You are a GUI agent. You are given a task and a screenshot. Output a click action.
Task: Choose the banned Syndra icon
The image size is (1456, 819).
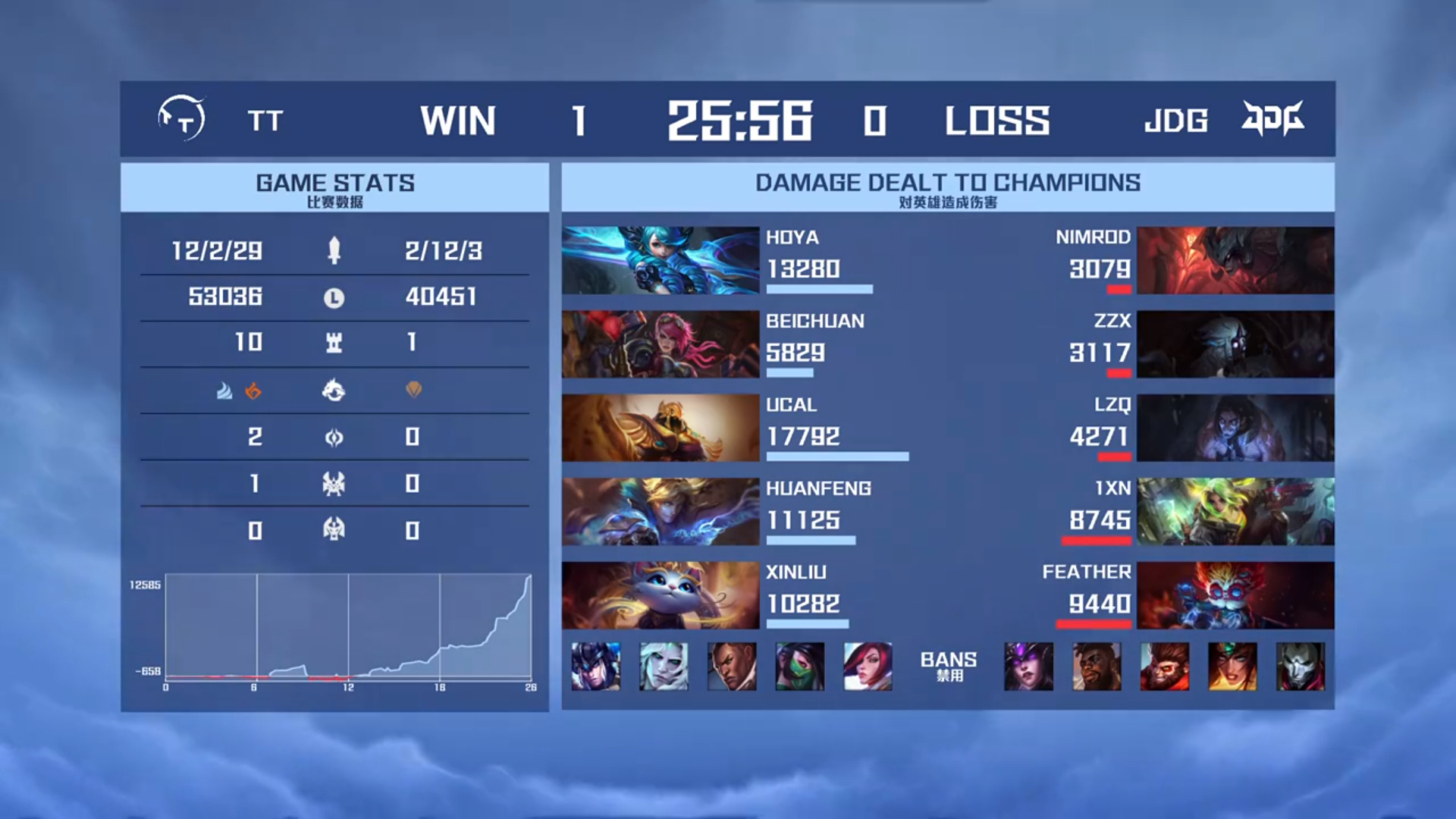click(1028, 667)
